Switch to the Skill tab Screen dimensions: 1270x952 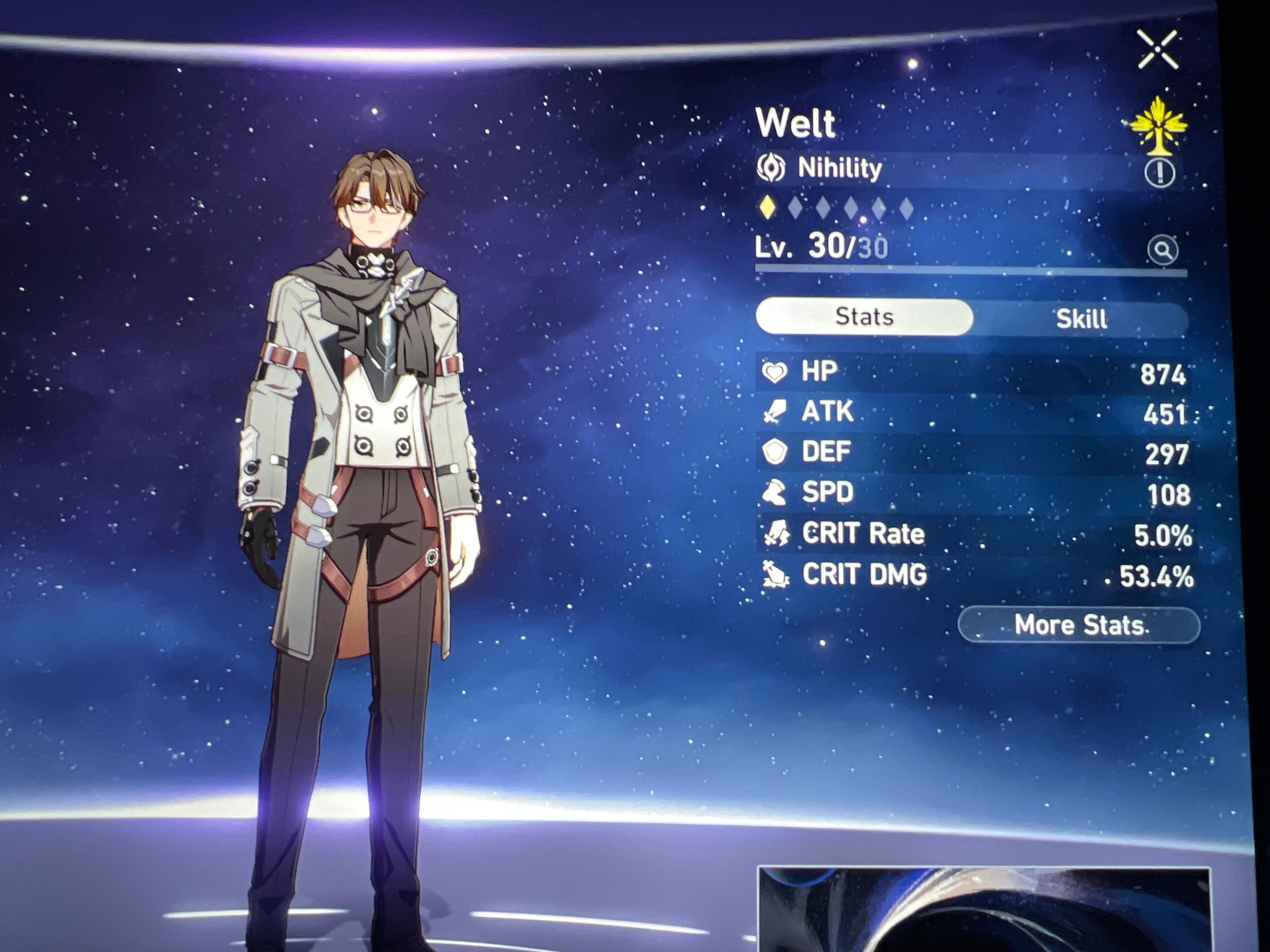pos(1080,319)
